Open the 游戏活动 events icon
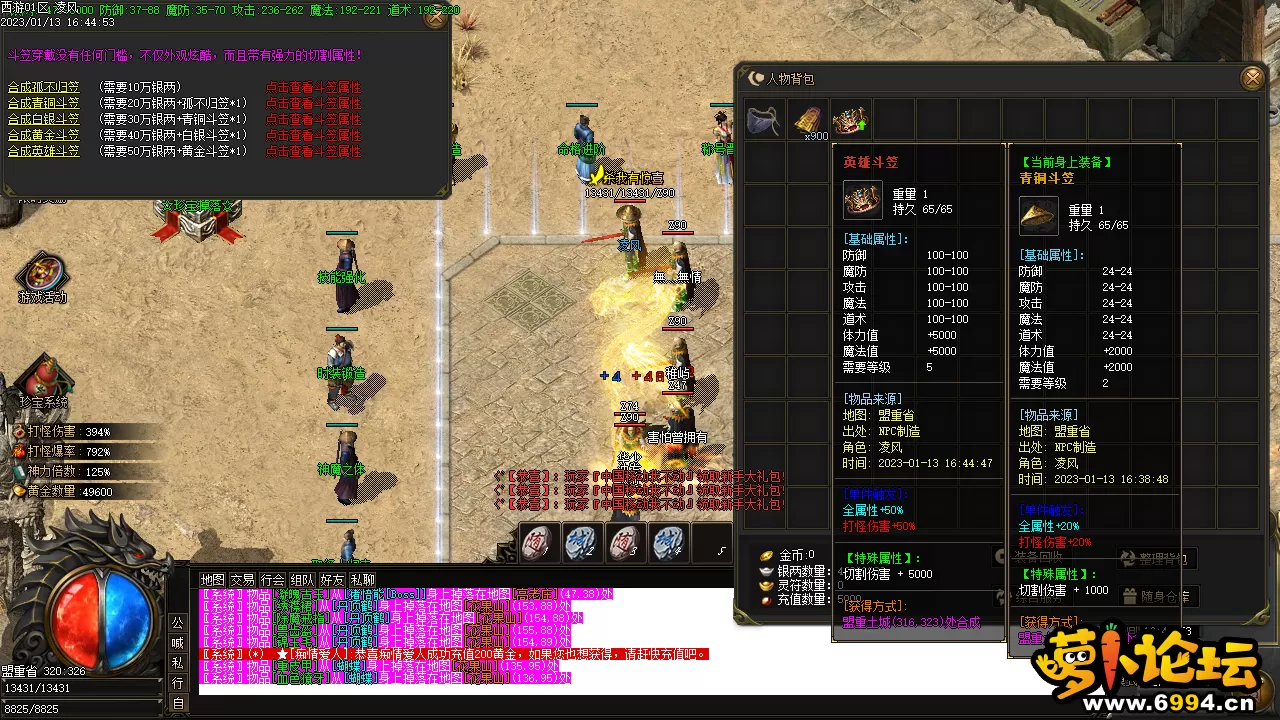Viewport: 1280px width, 720px height. tap(42, 275)
